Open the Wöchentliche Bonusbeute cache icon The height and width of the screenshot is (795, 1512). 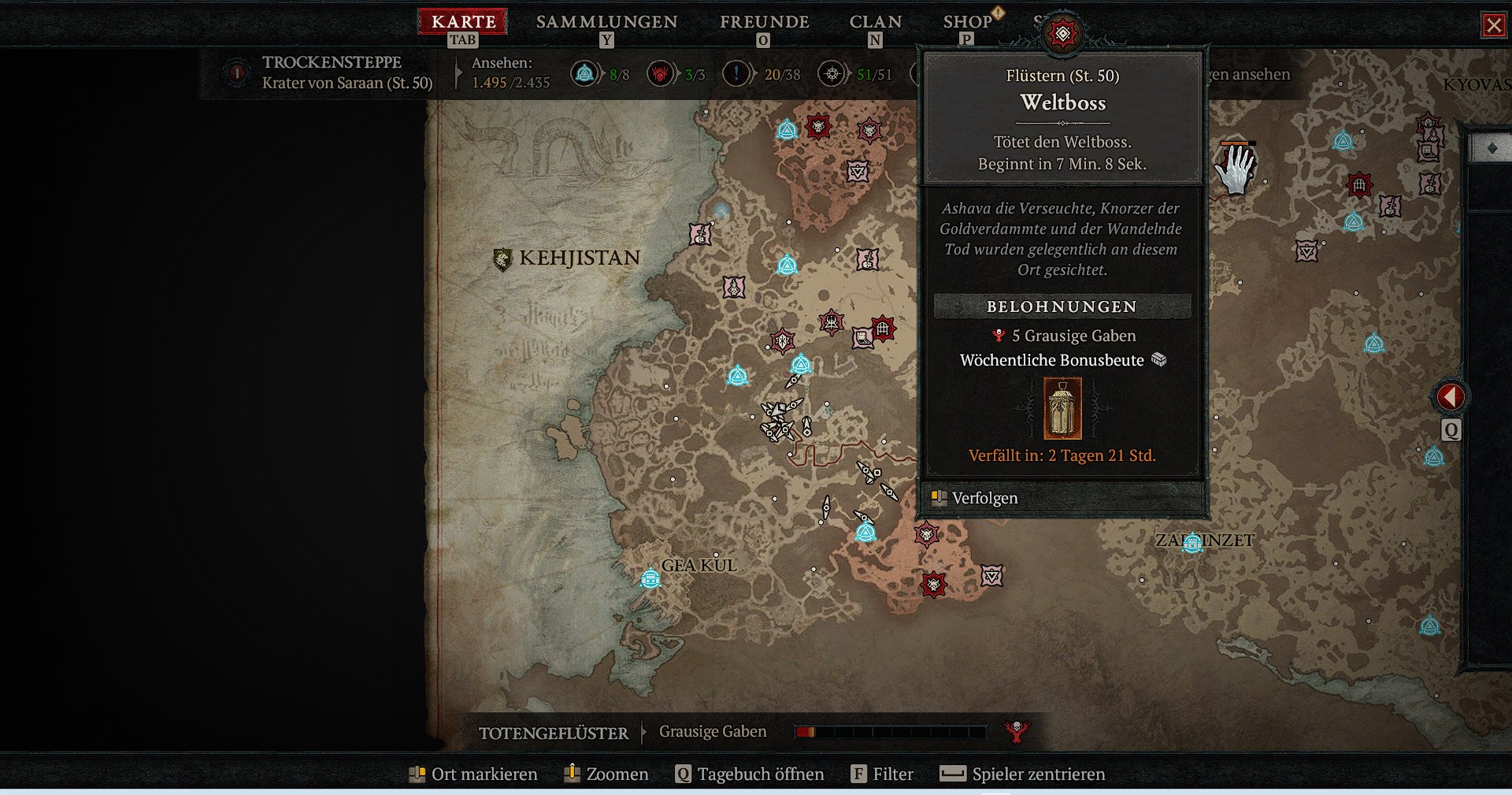(1062, 408)
